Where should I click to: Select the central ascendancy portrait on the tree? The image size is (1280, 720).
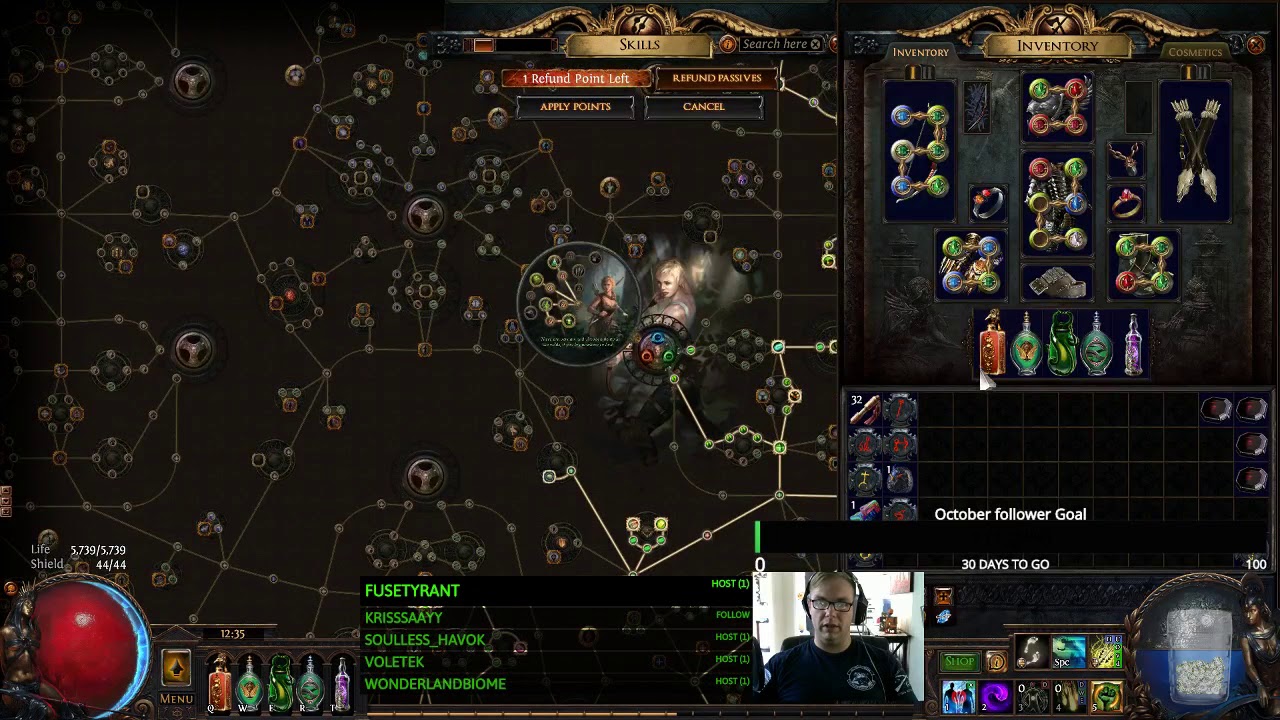576,302
